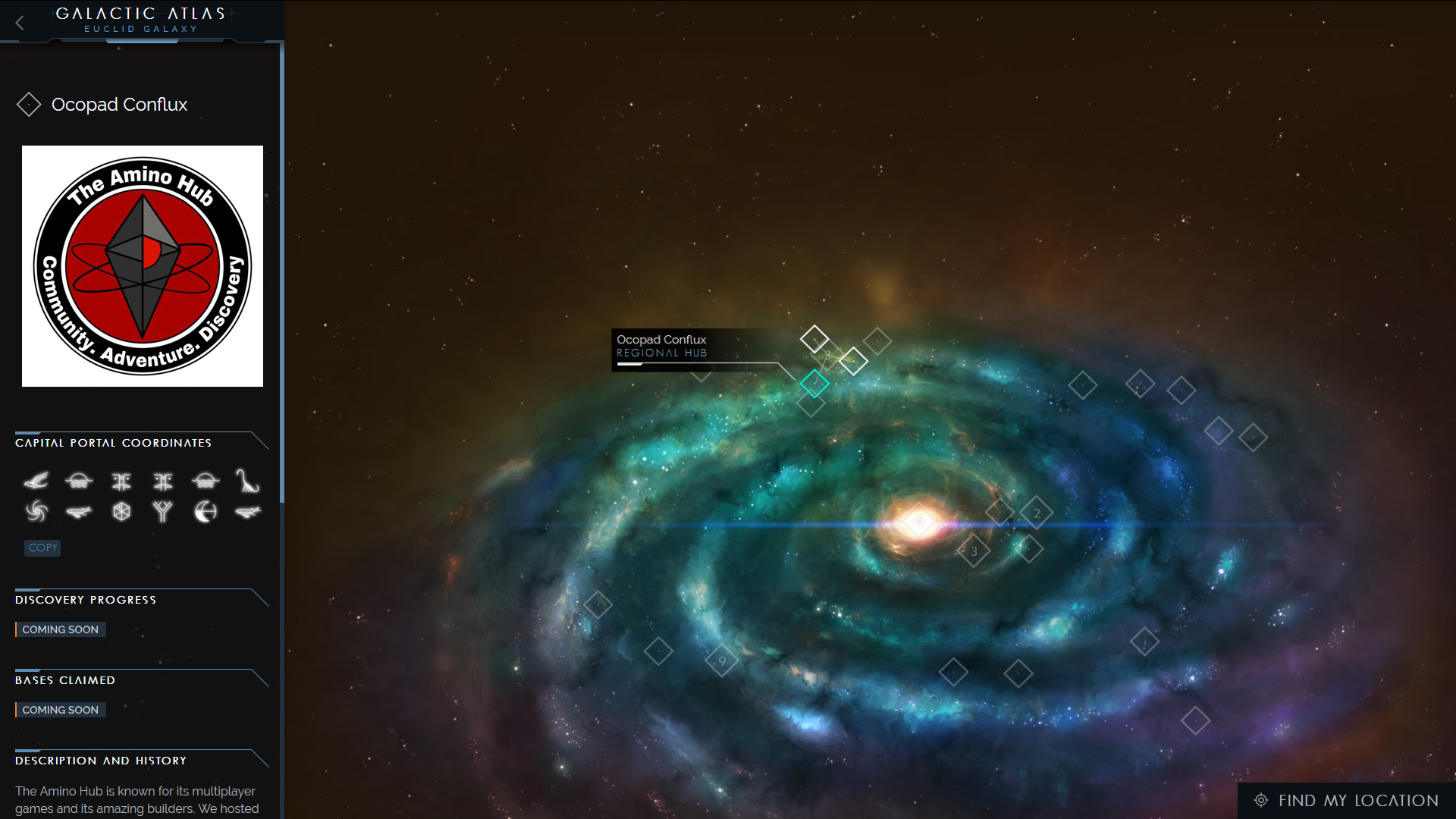Copy the capital portal coordinates
Viewport: 1456px width, 819px height.
[42, 548]
